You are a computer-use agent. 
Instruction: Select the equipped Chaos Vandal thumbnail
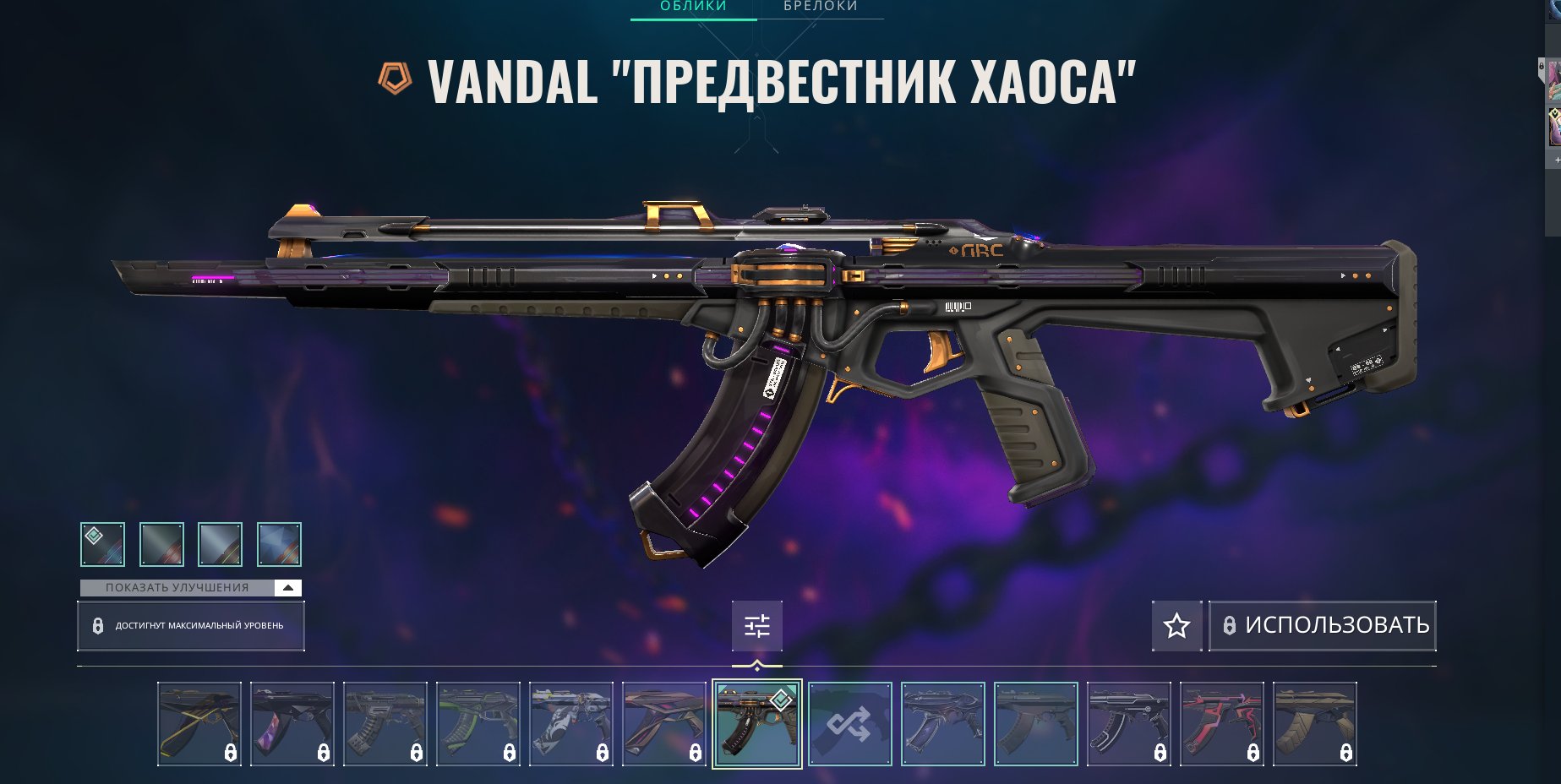click(756, 724)
